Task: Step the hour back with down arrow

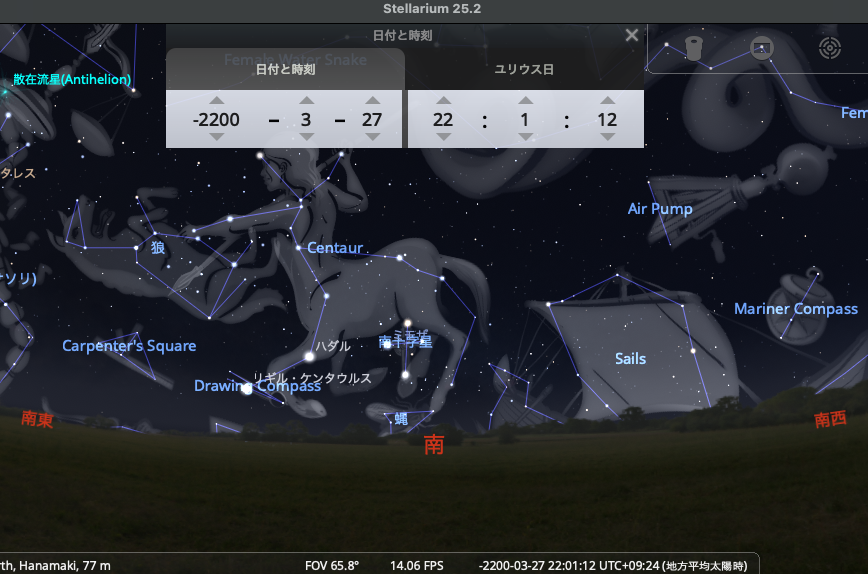Action: tap(443, 137)
